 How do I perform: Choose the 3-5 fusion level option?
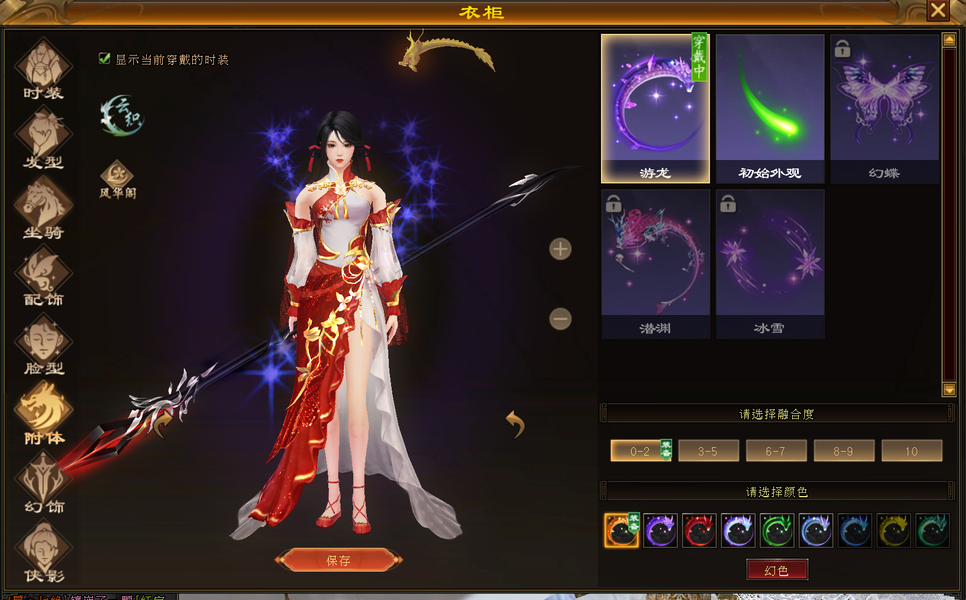[x=708, y=451]
